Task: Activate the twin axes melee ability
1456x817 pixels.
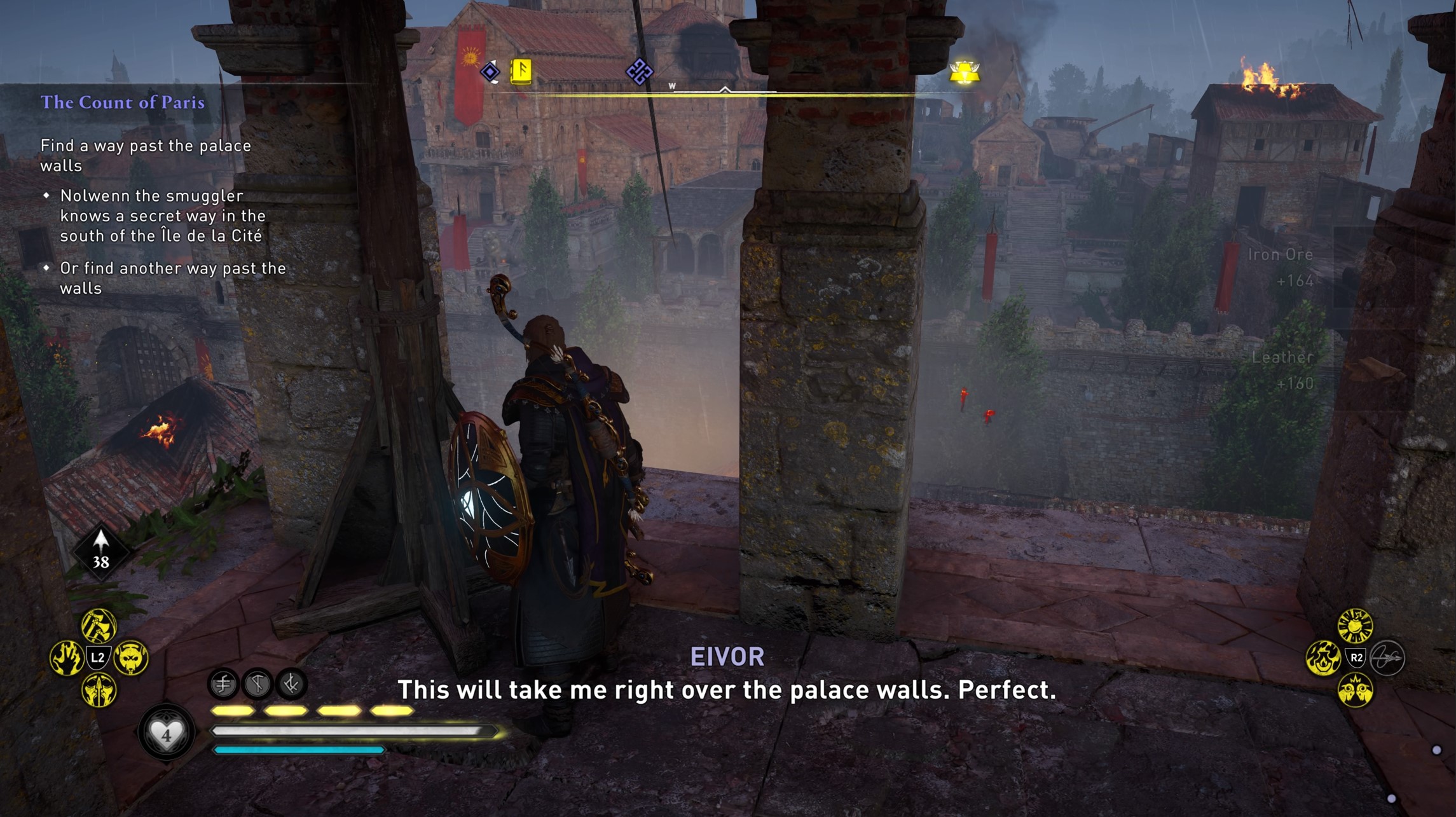Action: click(x=99, y=626)
